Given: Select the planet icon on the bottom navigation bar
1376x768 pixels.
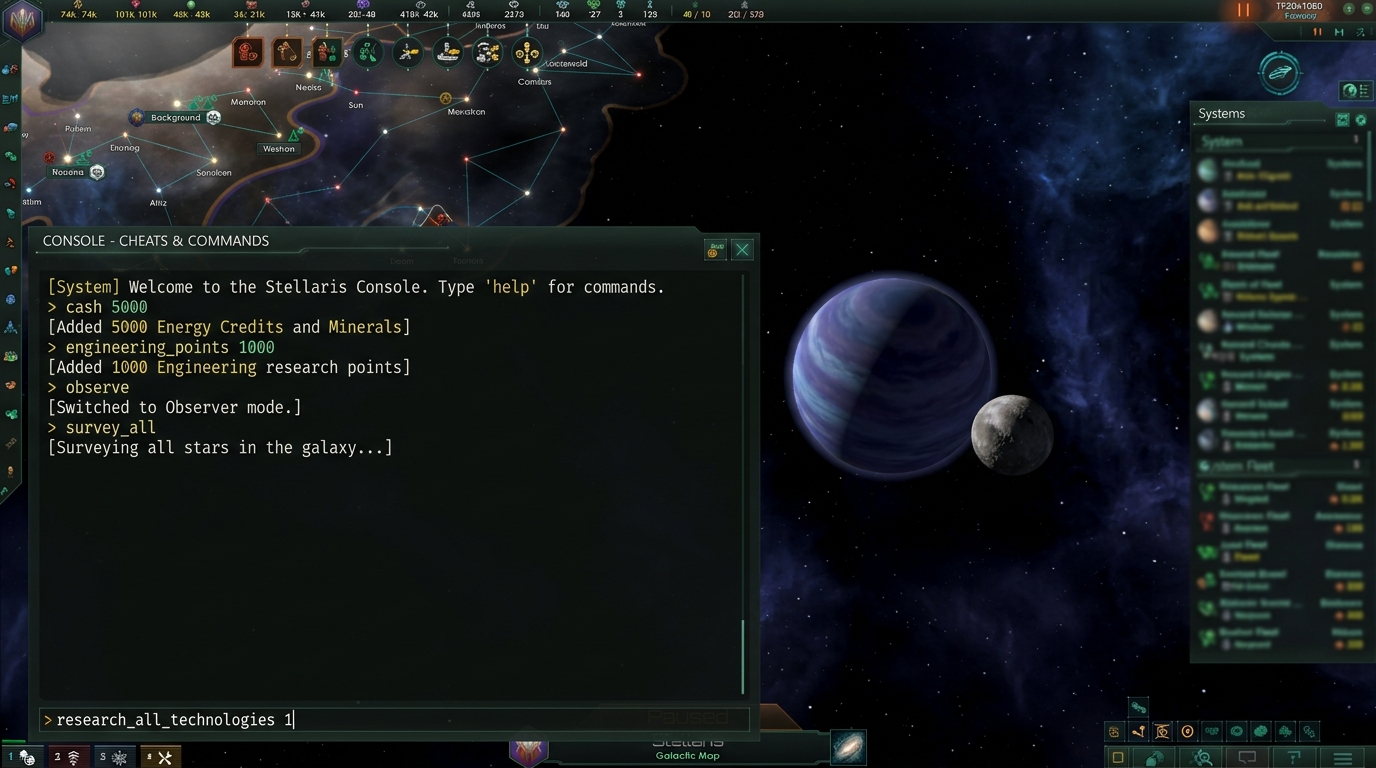Looking at the screenshot, I should pyautogui.click(x=1153, y=758).
